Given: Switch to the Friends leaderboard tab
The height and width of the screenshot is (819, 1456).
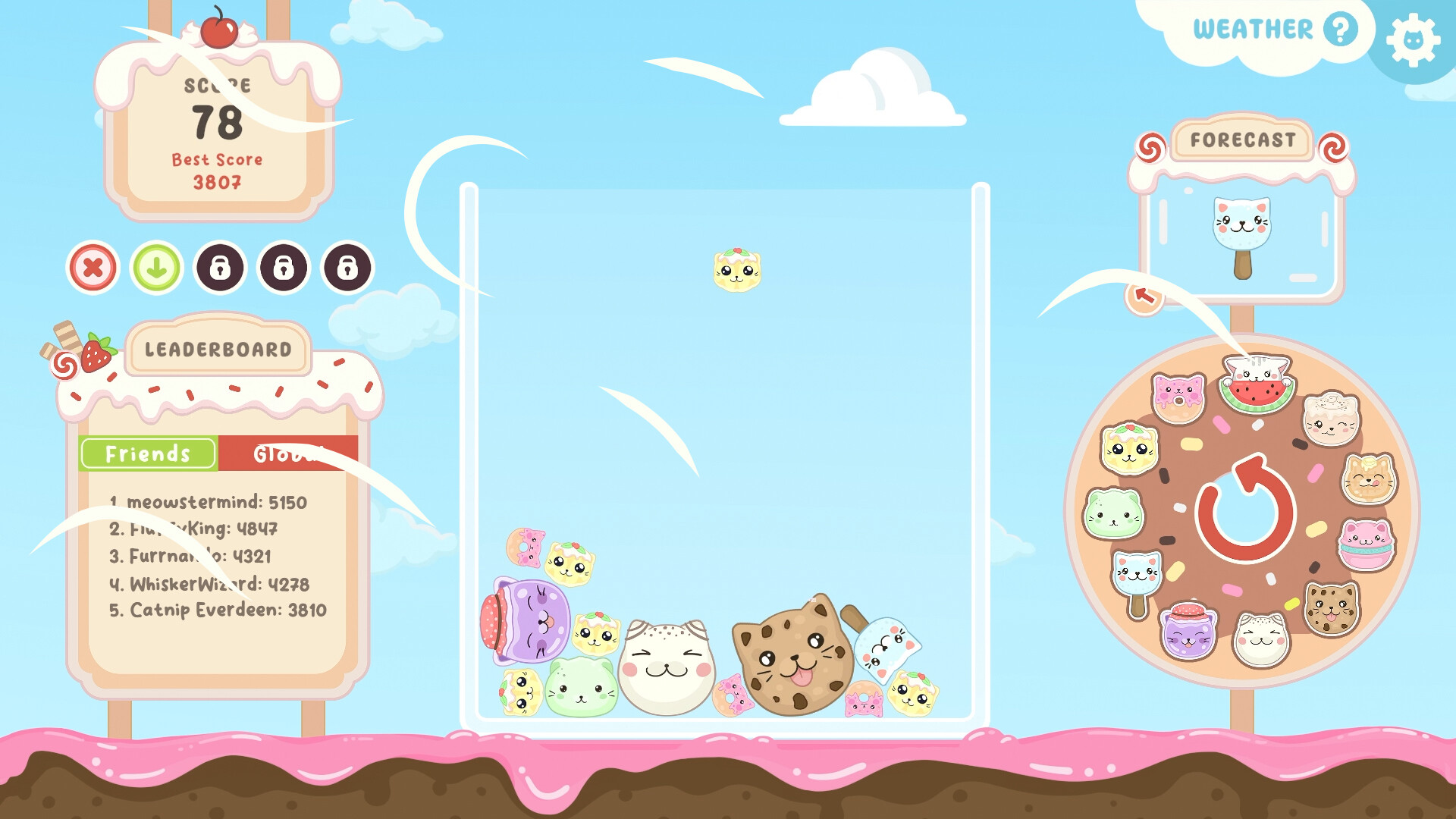Looking at the screenshot, I should (147, 453).
